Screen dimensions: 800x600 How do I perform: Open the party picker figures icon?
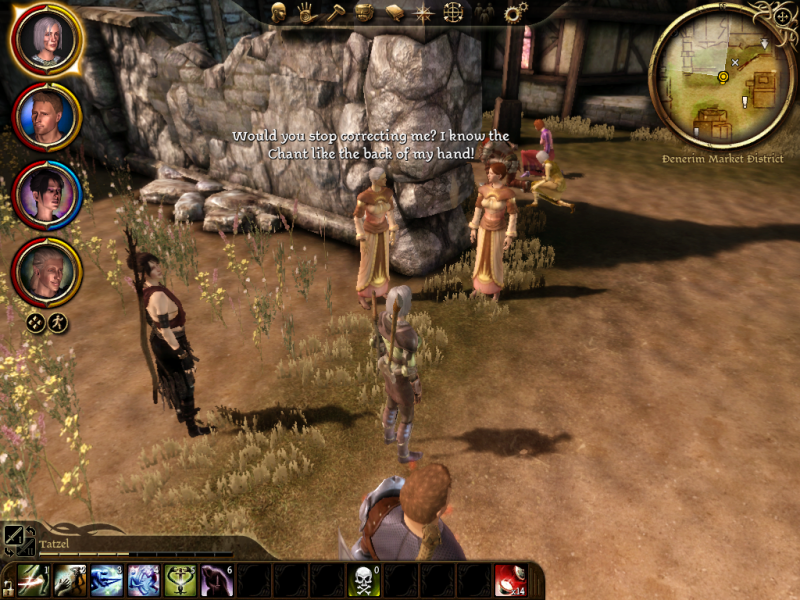point(484,13)
